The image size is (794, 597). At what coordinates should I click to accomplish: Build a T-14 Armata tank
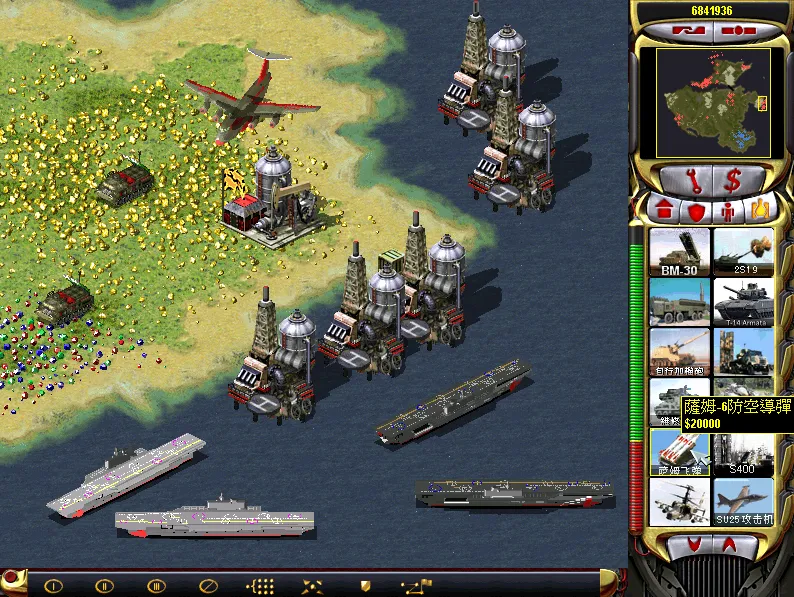tap(744, 302)
